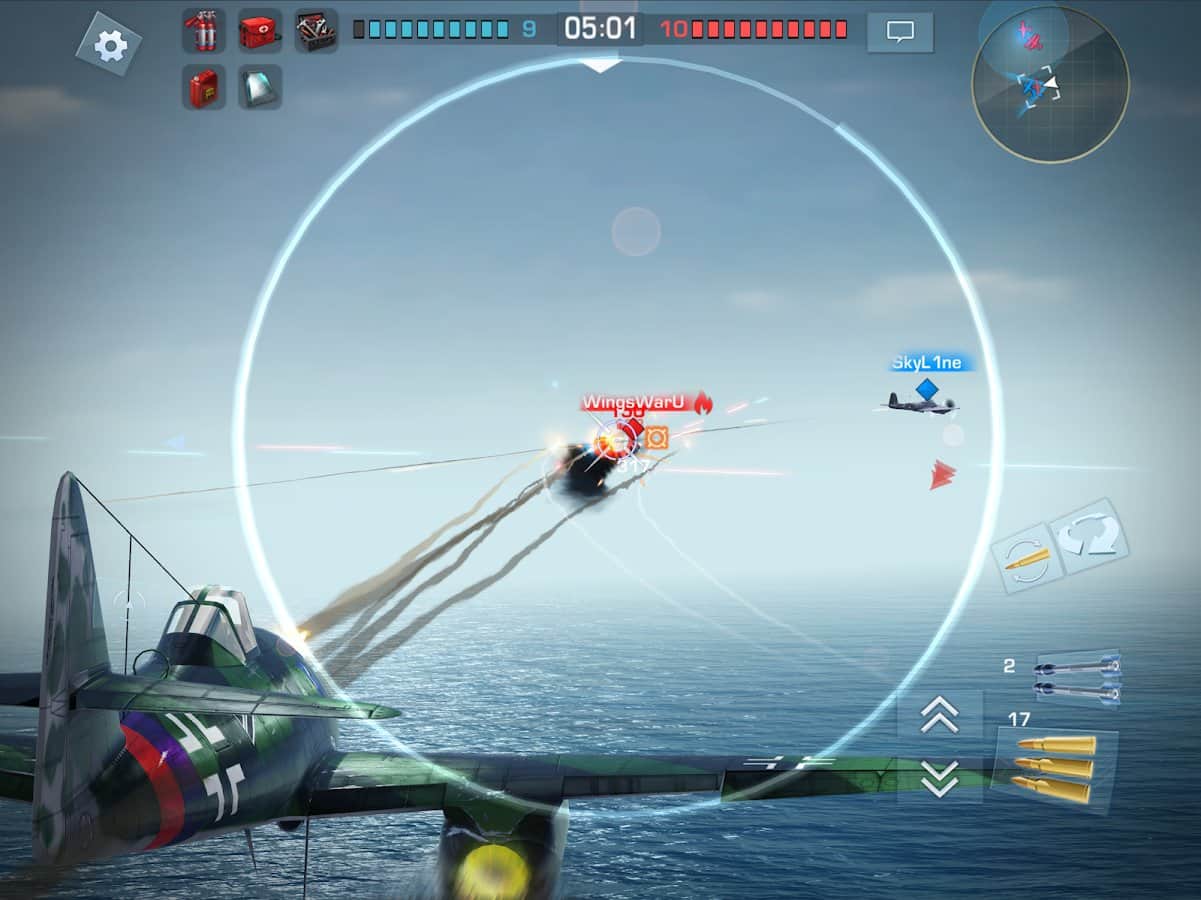Screen dimensions: 1201x900
Task: Activate the red first aid kit
Action: (259, 31)
